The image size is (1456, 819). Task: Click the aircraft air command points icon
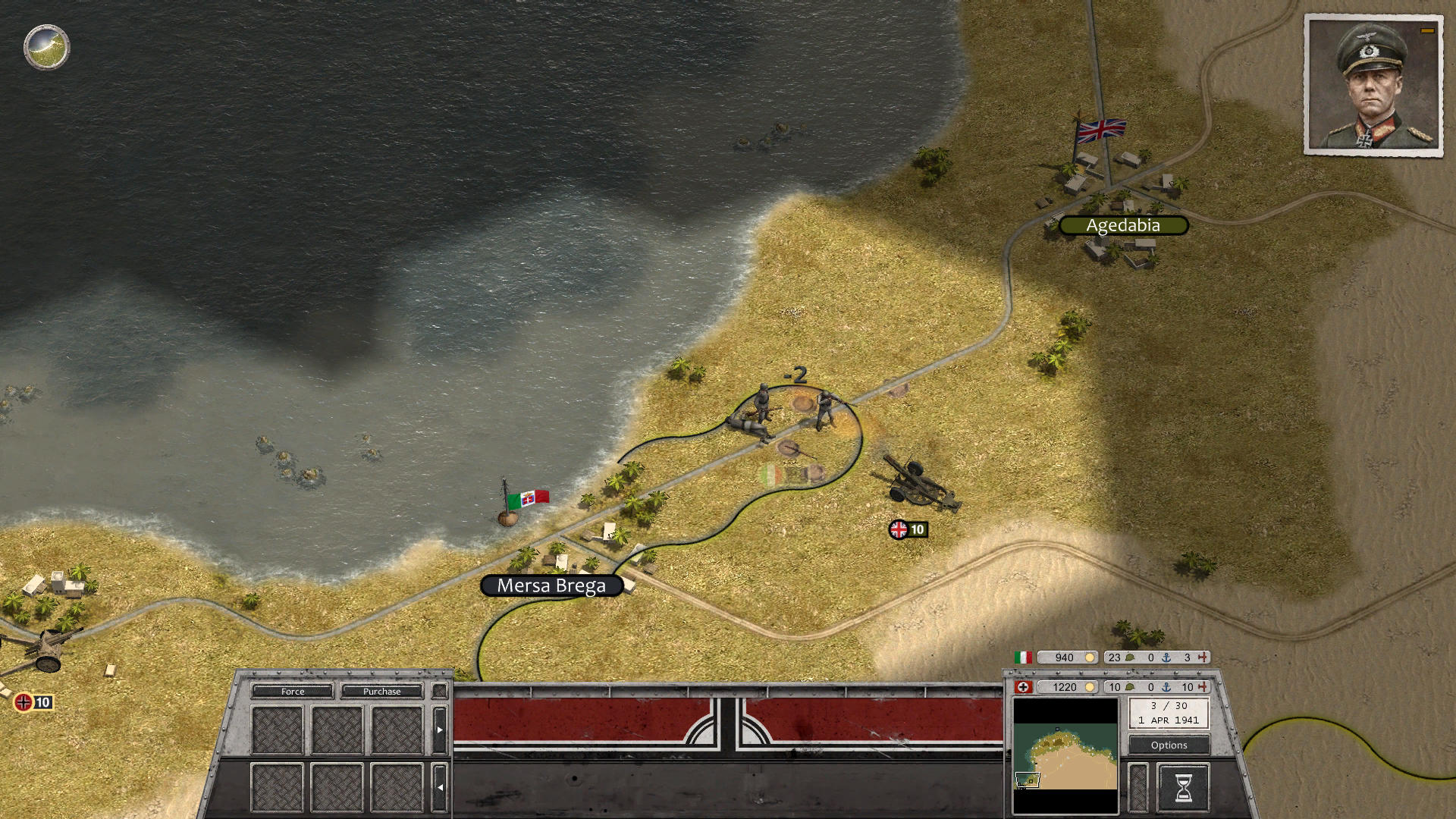[1203, 687]
